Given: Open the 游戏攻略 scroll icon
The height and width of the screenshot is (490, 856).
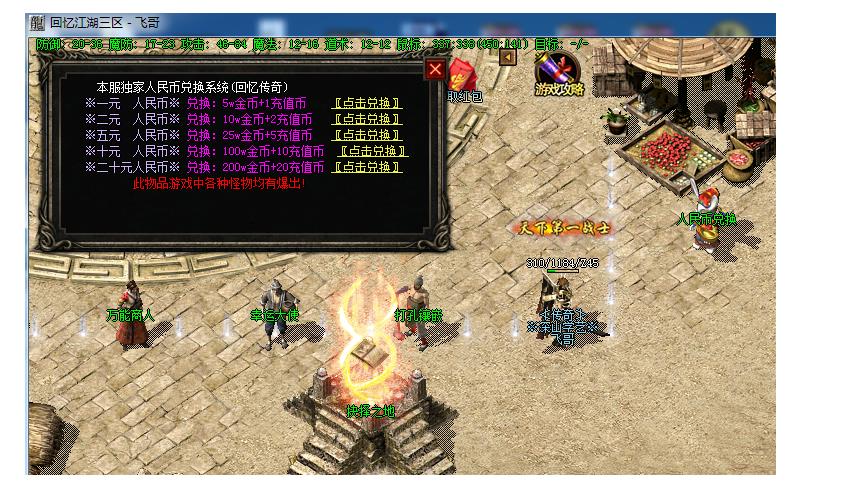Looking at the screenshot, I should [x=559, y=73].
